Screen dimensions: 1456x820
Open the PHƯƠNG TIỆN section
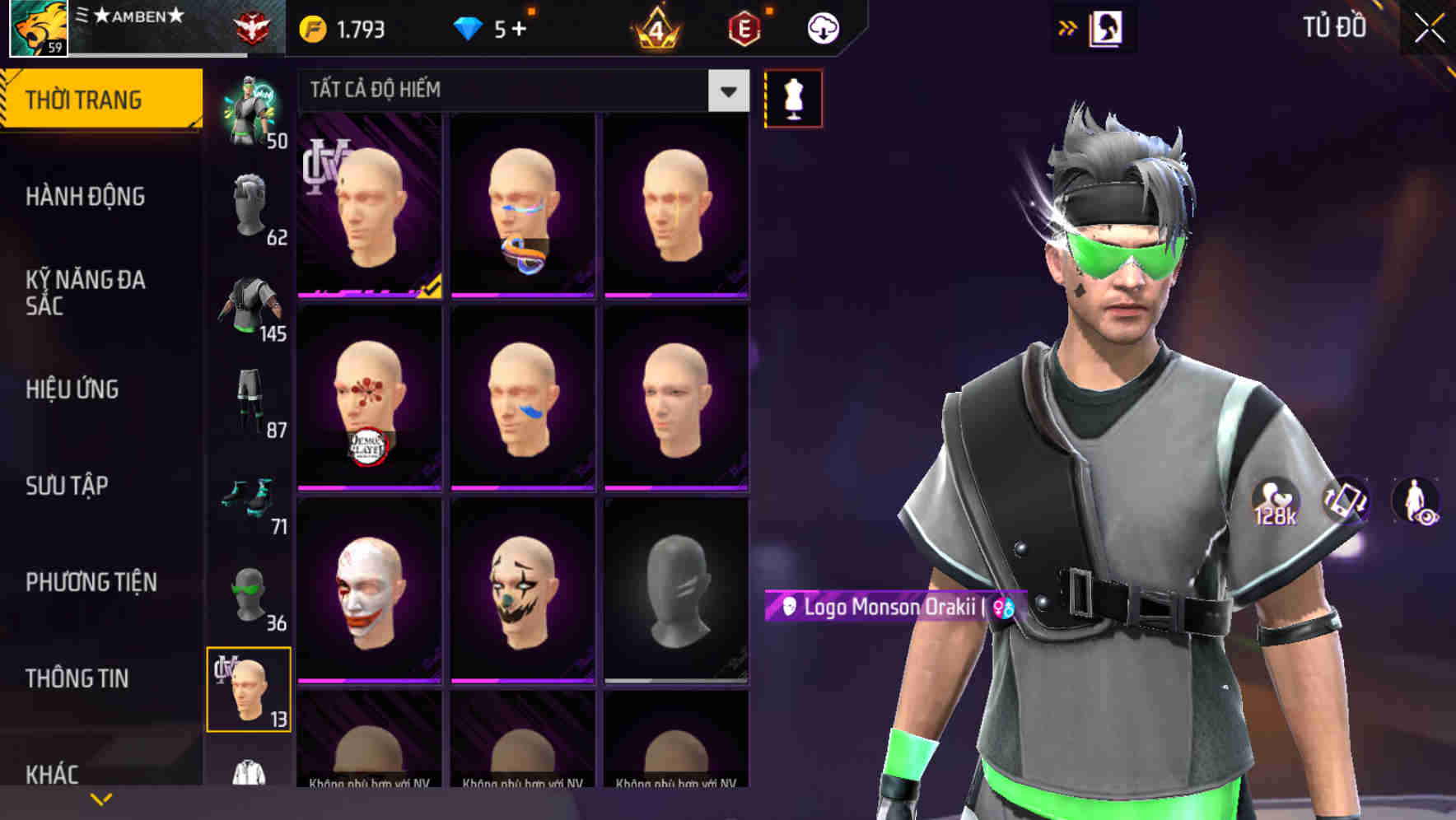(91, 581)
